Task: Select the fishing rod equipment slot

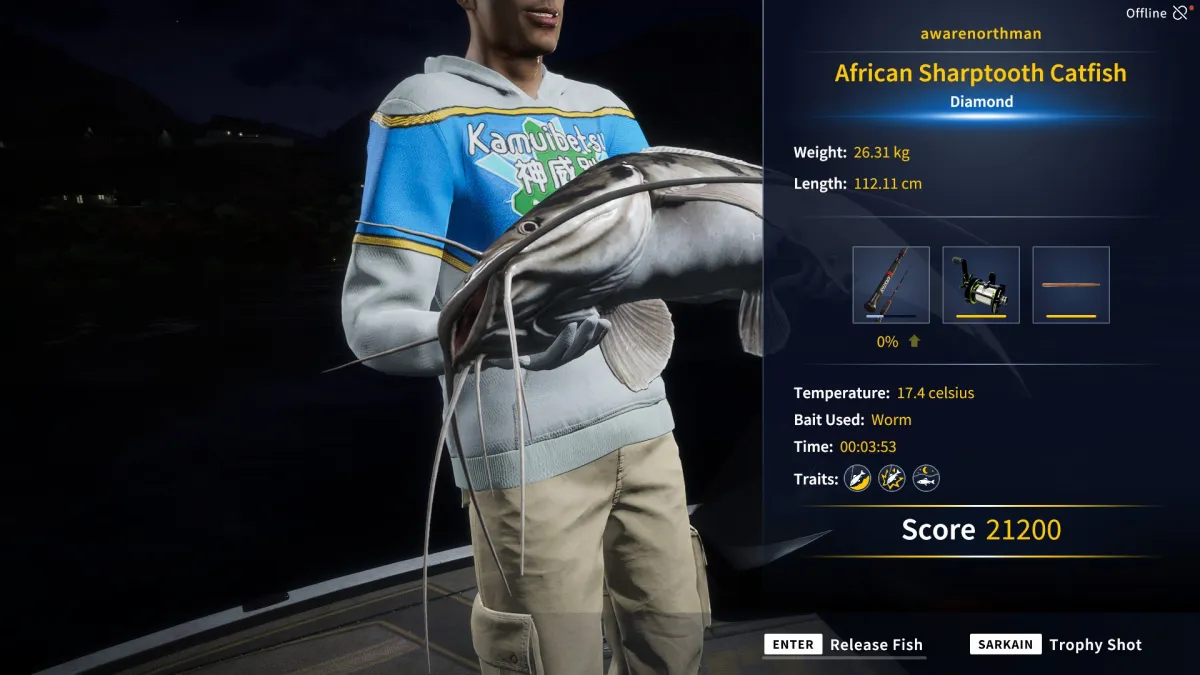Action: 891,285
